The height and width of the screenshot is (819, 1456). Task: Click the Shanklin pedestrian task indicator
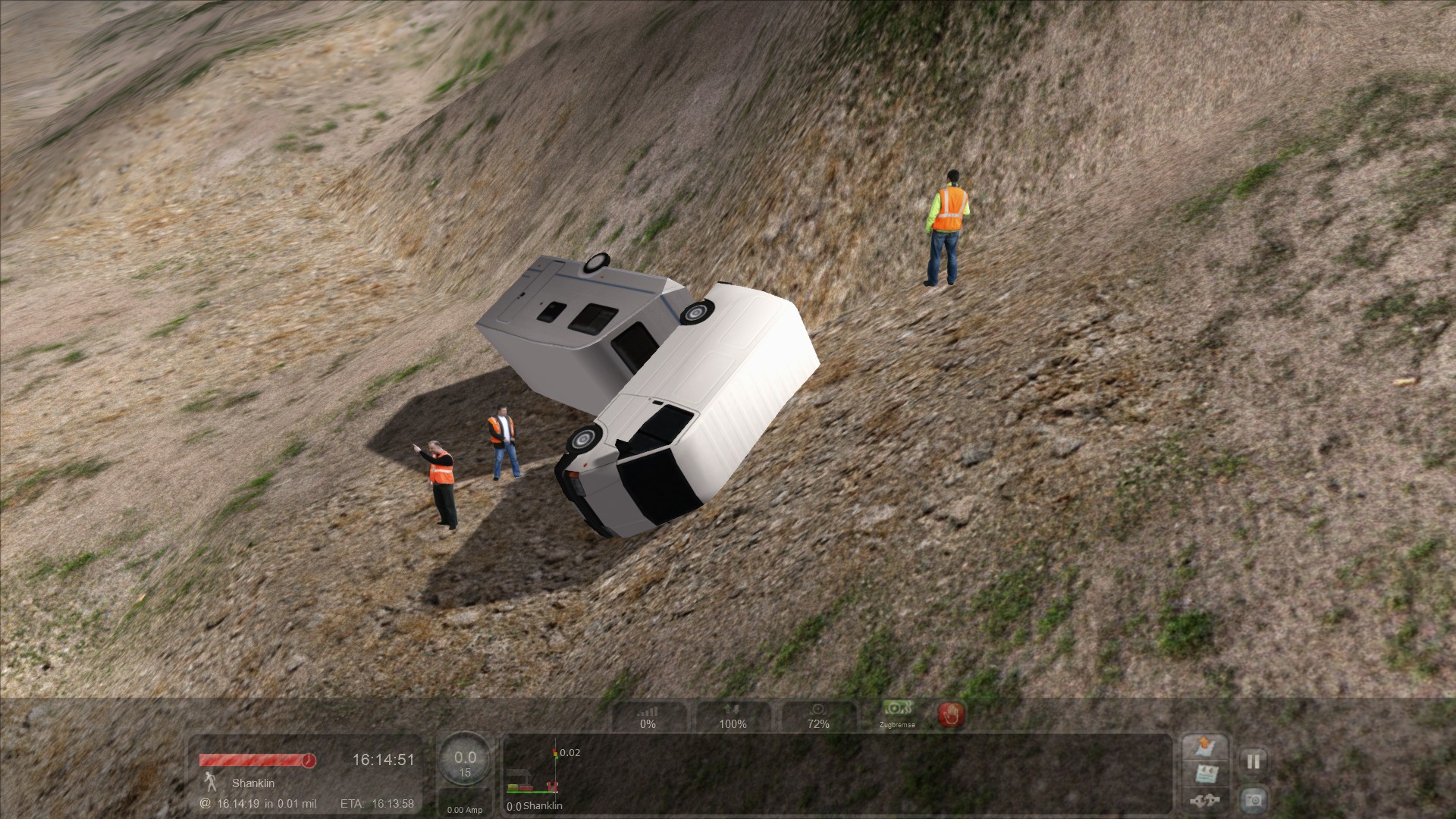pos(210,782)
